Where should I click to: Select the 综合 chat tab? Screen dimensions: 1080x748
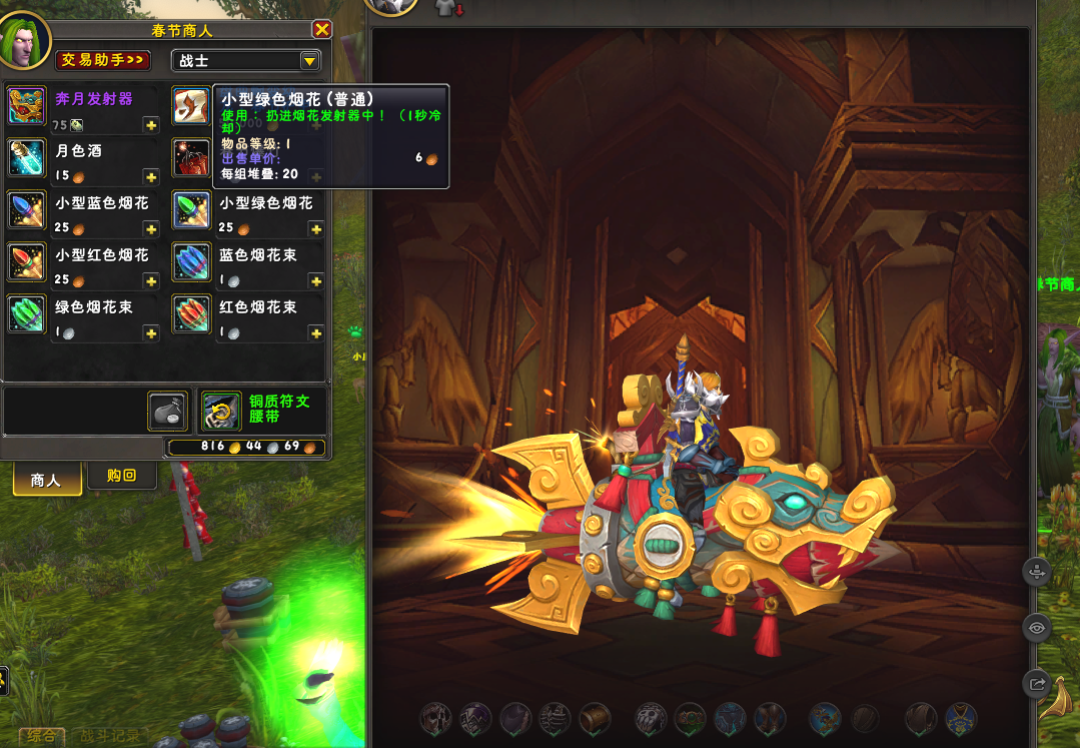coord(40,737)
